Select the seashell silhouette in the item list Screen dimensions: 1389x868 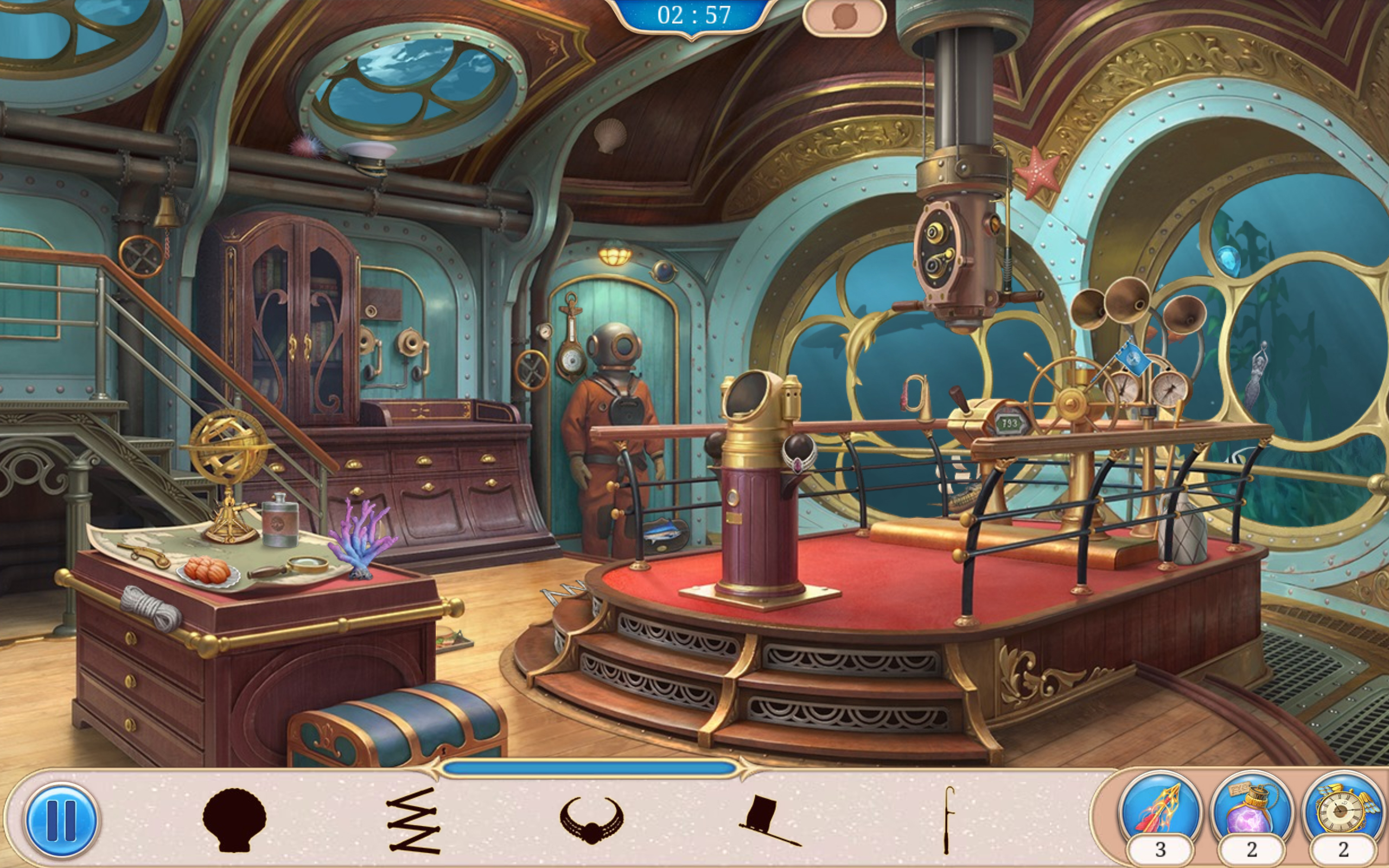coord(234,820)
